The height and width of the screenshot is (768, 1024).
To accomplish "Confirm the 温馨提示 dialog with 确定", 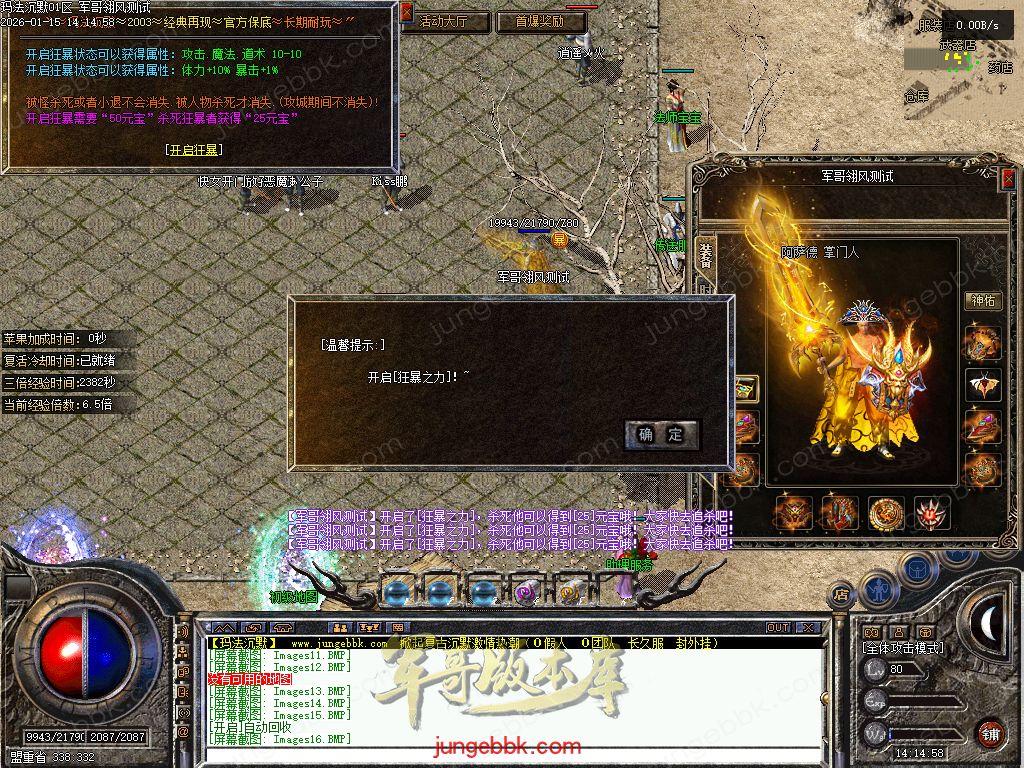I will click(x=662, y=434).
